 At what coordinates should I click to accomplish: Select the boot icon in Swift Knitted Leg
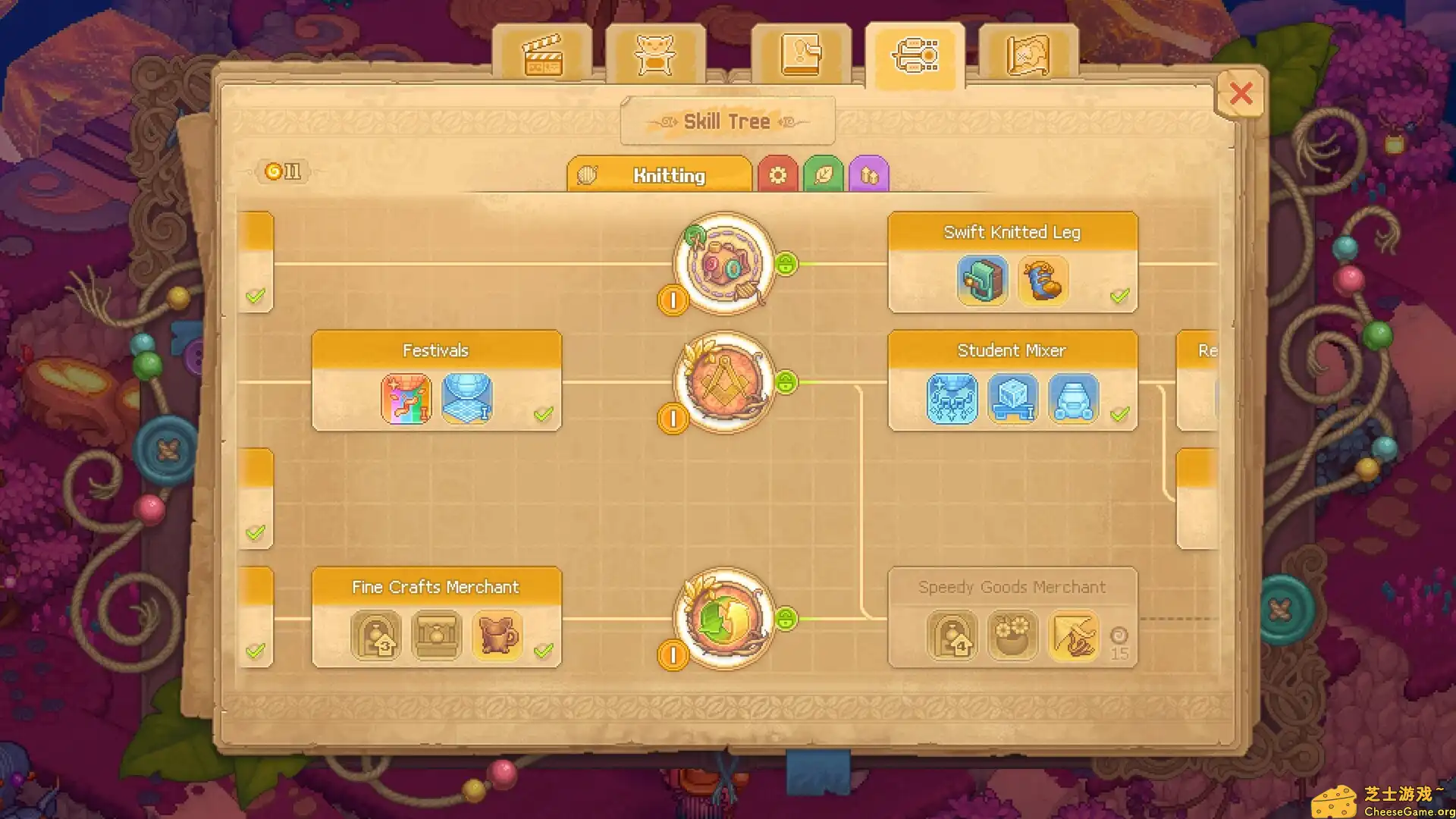pyautogui.click(x=1043, y=281)
